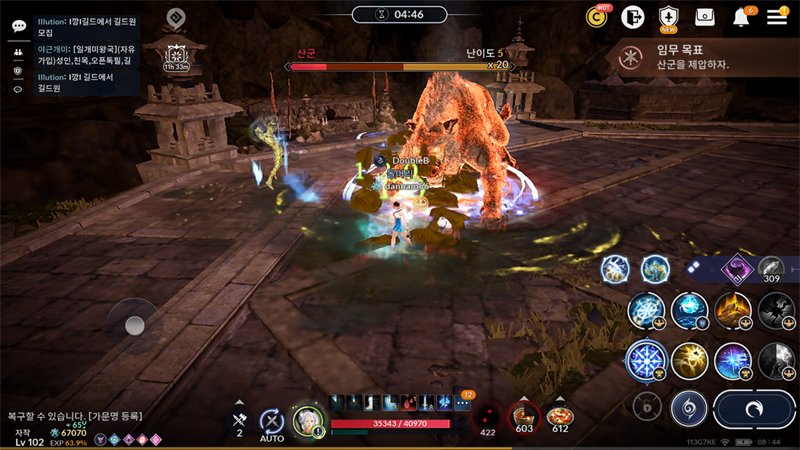Viewport: 800px width, 450px height.
Task: Cast the golden swirl skill
Action: [x=690, y=360]
